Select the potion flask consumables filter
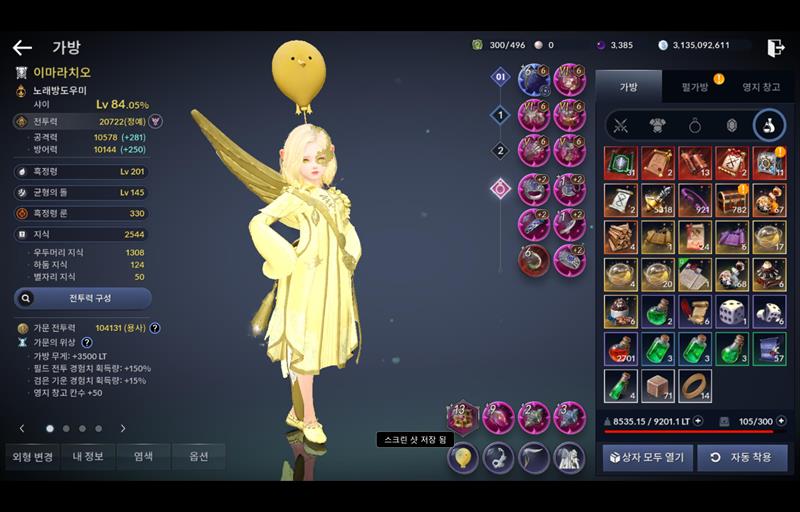This screenshot has height=512, width=800. tap(769, 125)
